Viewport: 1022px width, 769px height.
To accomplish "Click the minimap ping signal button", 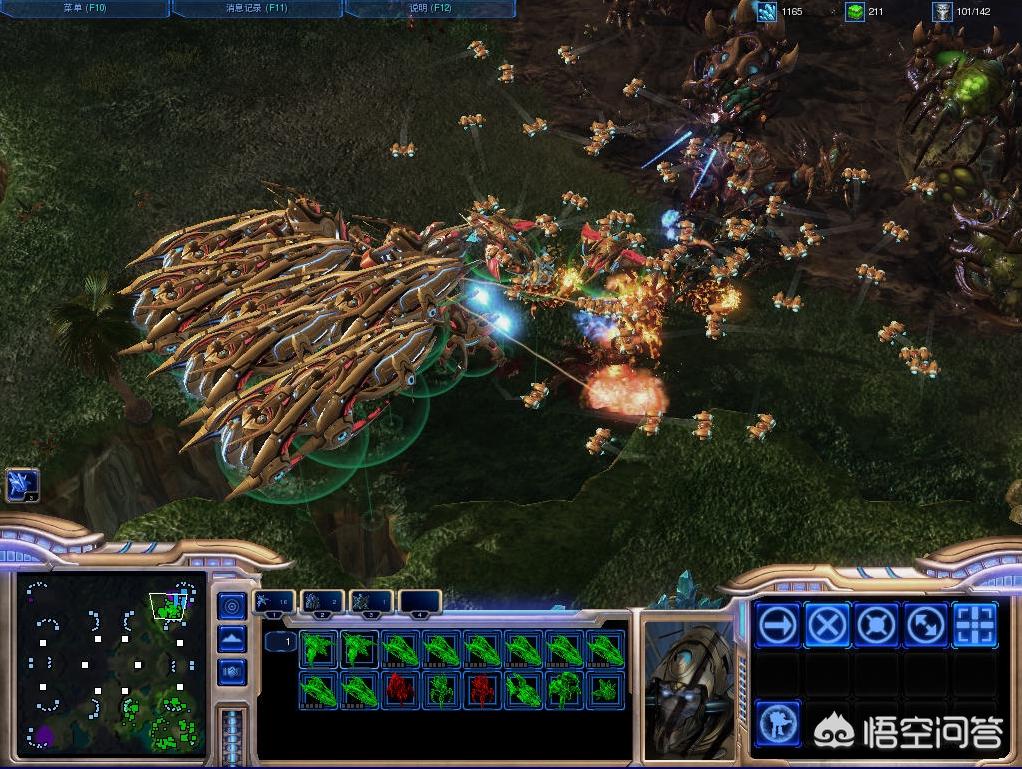I will point(232,606).
